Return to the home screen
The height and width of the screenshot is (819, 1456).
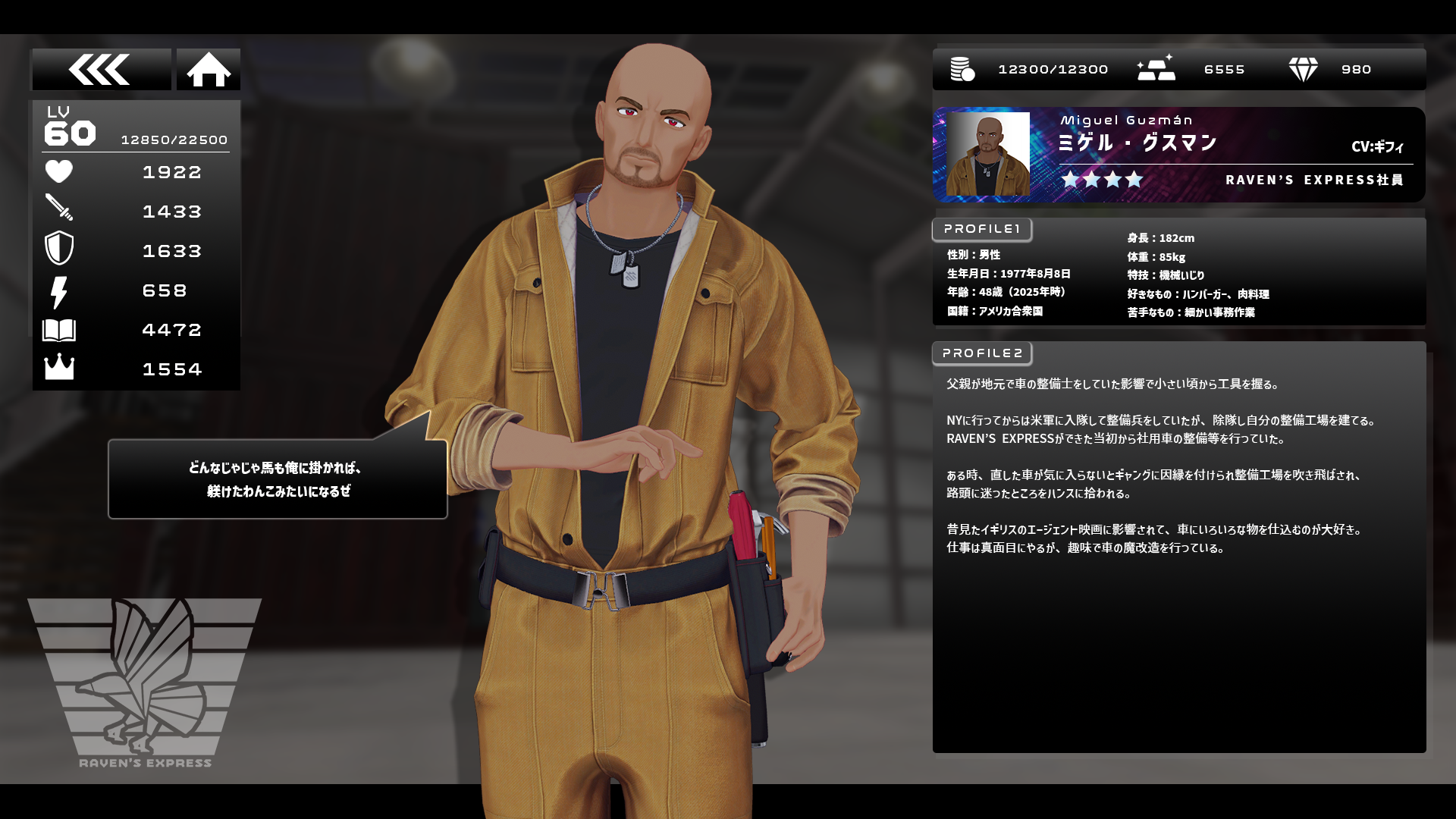click(x=209, y=70)
